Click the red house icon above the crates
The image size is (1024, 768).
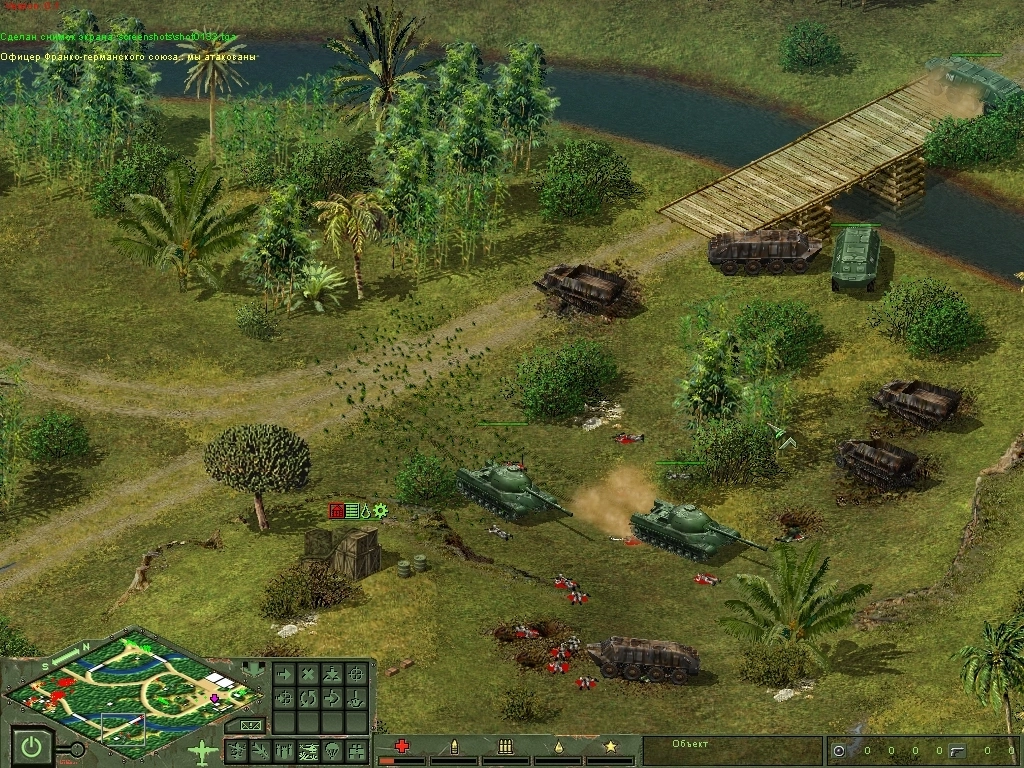tap(337, 511)
